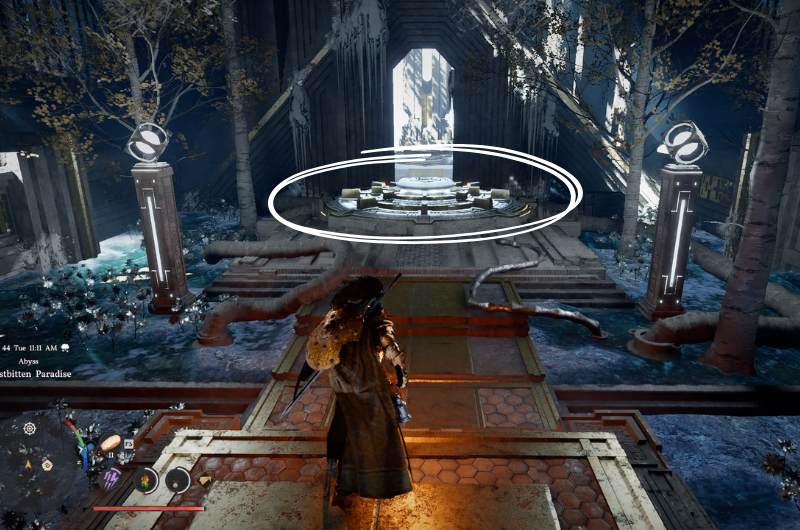Viewport: 800px width, 530px height.
Task: Click the orange player arrow on the minimap
Action: point(27,464)
